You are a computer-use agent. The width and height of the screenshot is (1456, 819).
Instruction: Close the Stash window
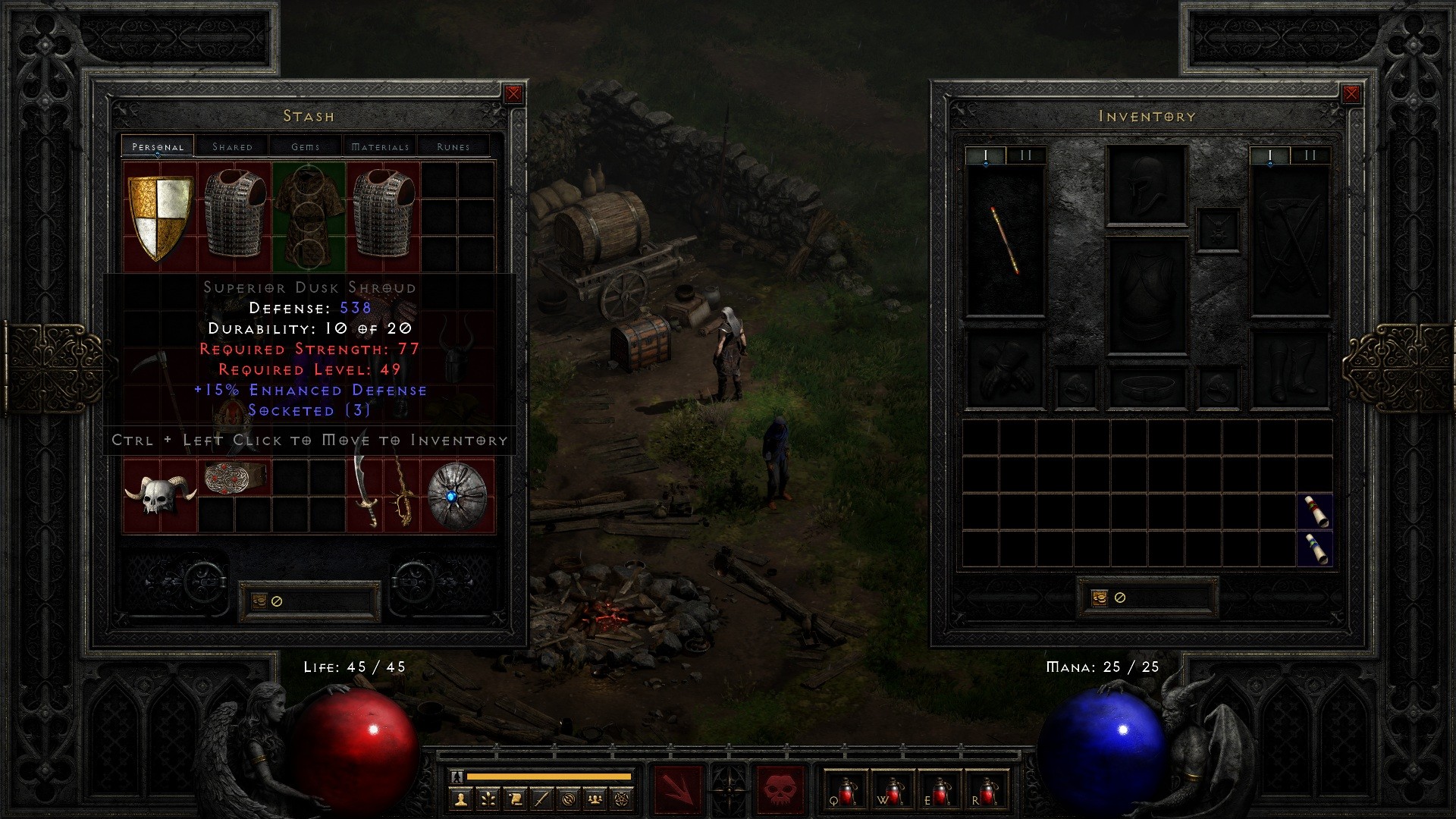tap(513, 94)
